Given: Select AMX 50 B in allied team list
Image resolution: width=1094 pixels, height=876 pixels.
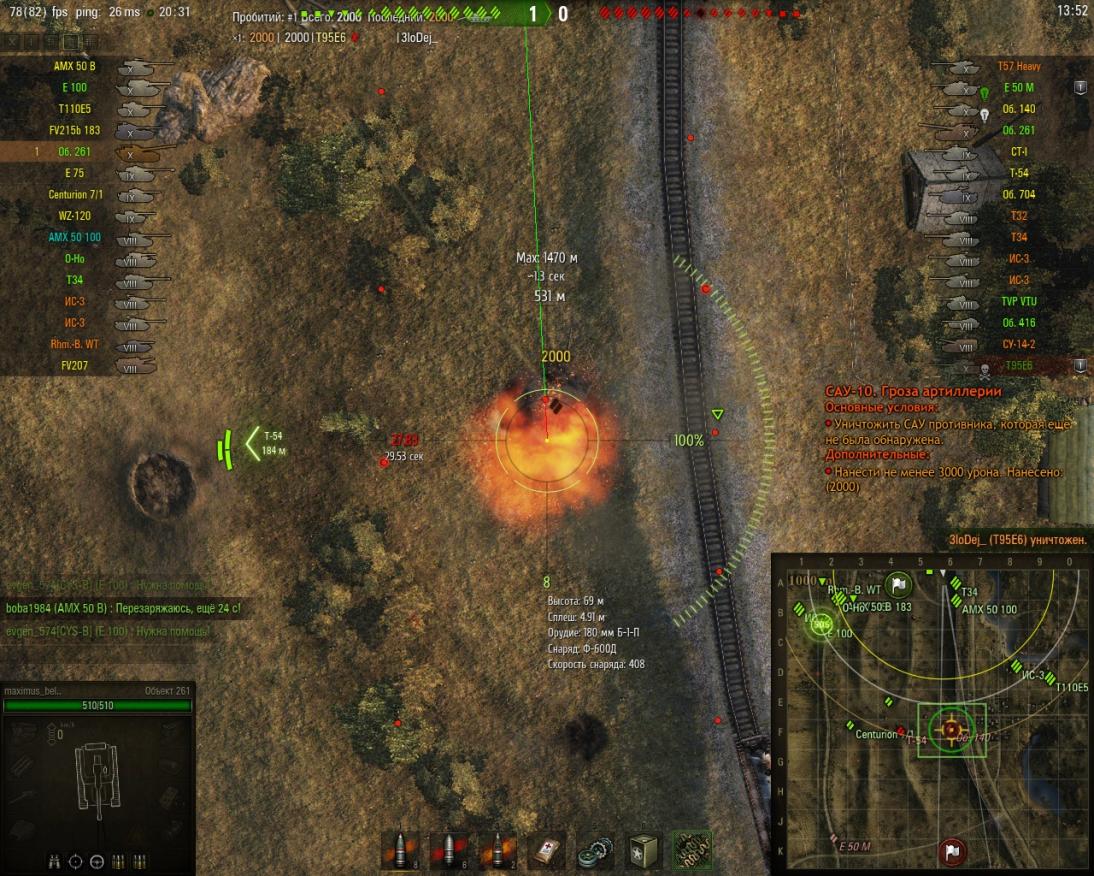Looking at the screenshot, I should [76, 67].
